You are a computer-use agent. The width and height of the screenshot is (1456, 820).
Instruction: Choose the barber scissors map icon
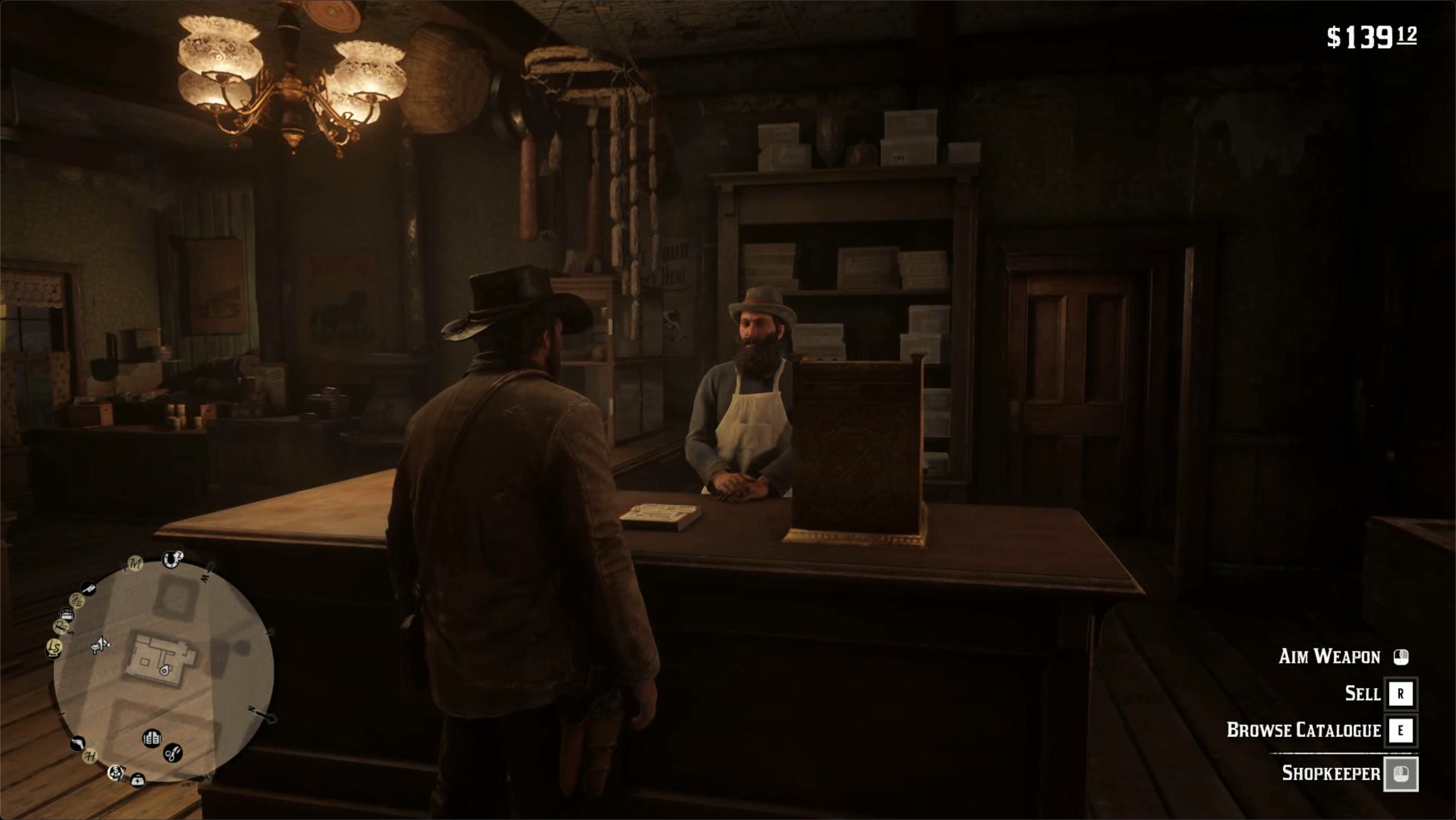[173, 753]
